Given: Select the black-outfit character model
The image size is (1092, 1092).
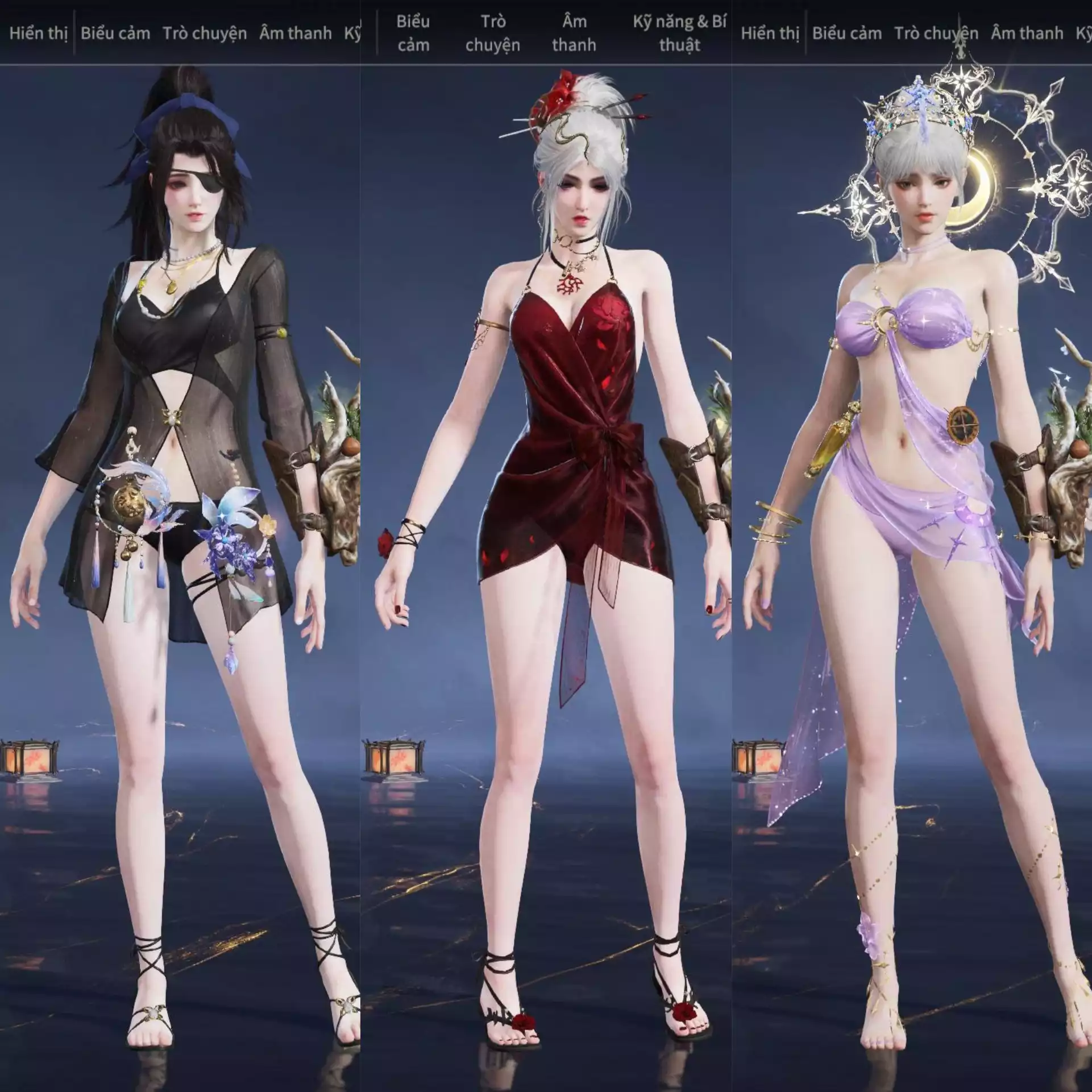Looking at the screenshot, I should coord(171,398).
